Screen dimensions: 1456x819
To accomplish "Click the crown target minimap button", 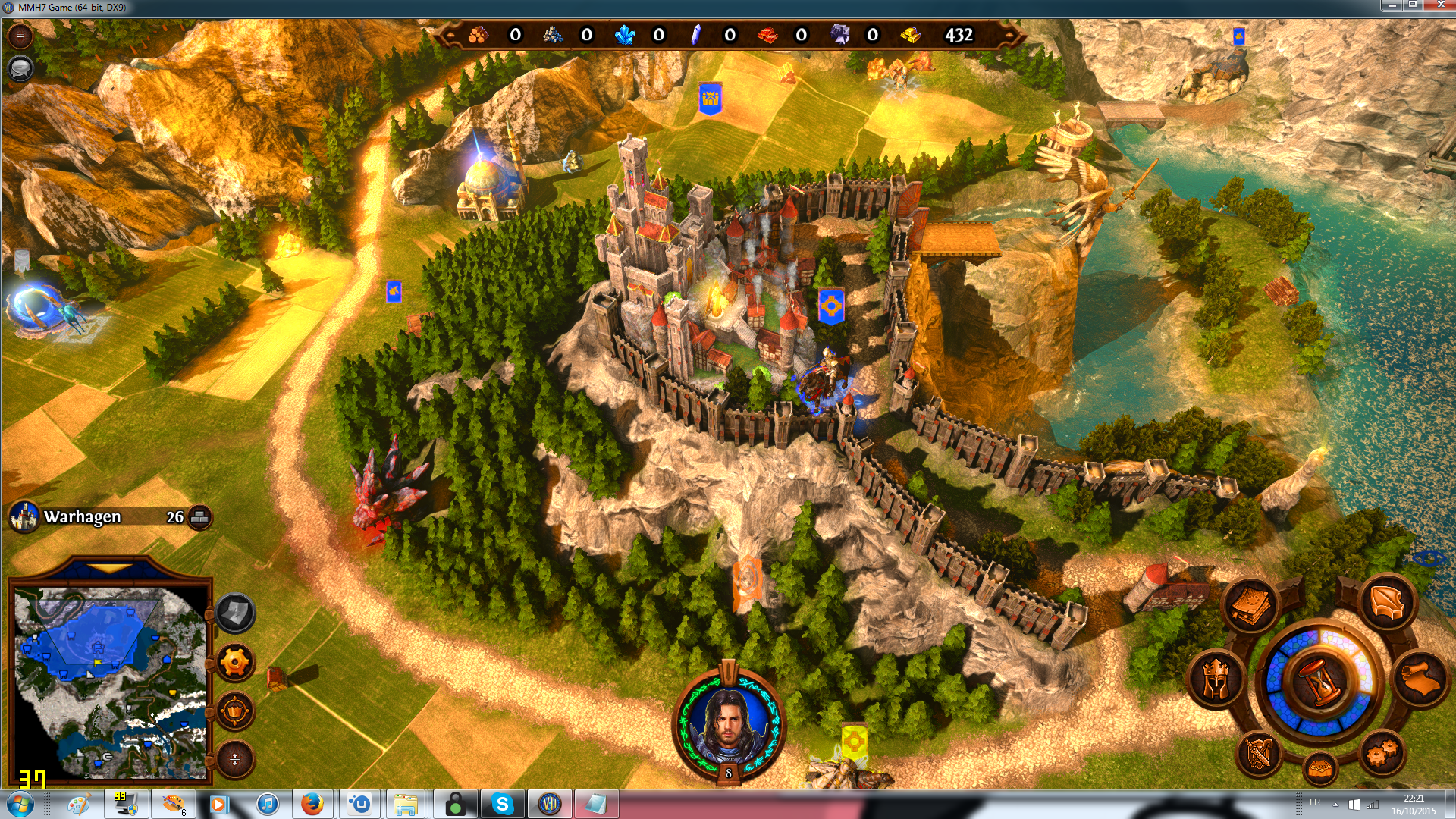I will coord(235,711).
